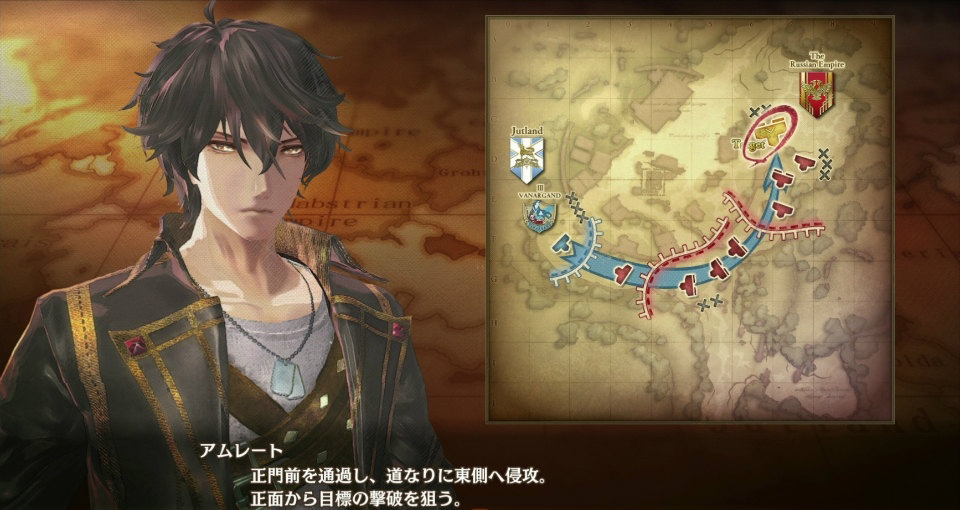
Task: Select the Russian Empire red banner marker
Action: tap(816, 94)
